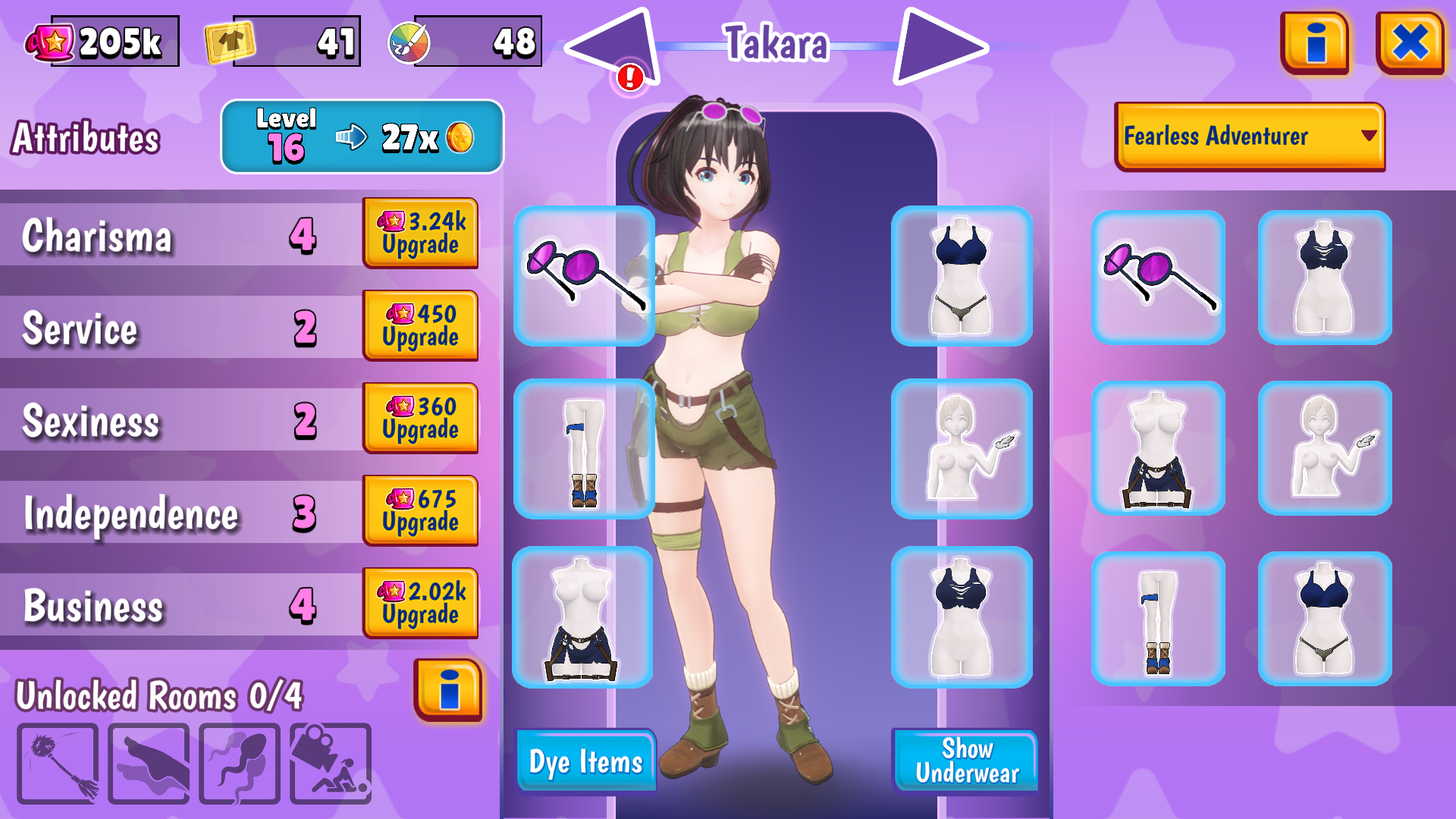1456x819 pixels.
Task: Level up Takara for 27 coins
Action: click(x=362, y=137)
